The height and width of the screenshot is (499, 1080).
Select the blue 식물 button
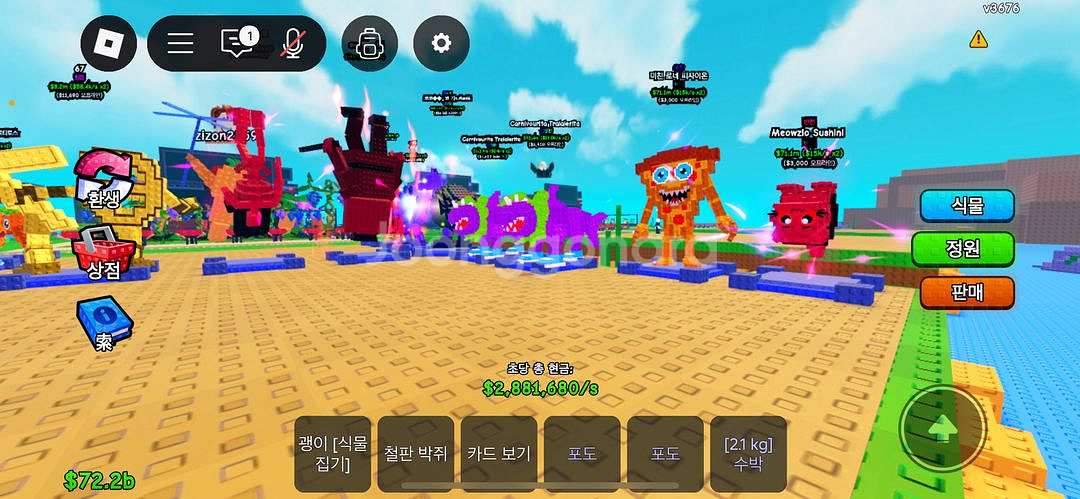[x=967, y=205]
